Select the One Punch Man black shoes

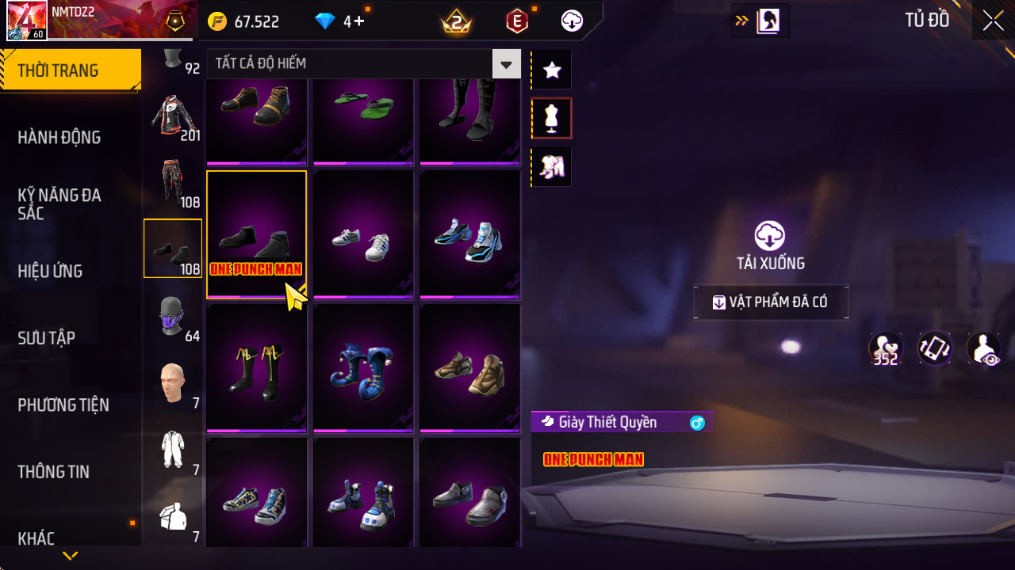click(256, 234)
